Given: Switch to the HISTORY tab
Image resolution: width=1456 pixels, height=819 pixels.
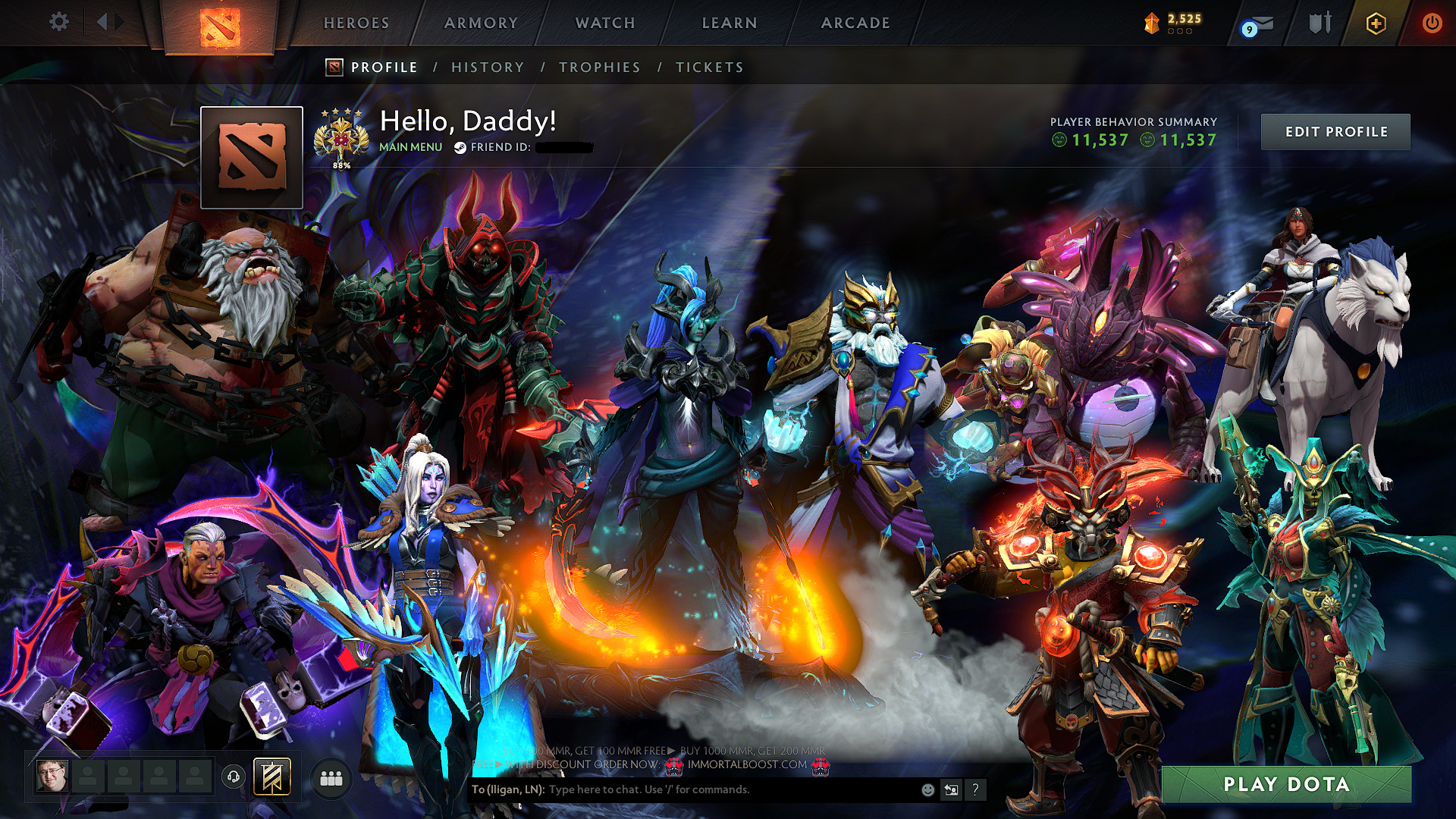Looking at the screenshot, I should click(487, 67).
